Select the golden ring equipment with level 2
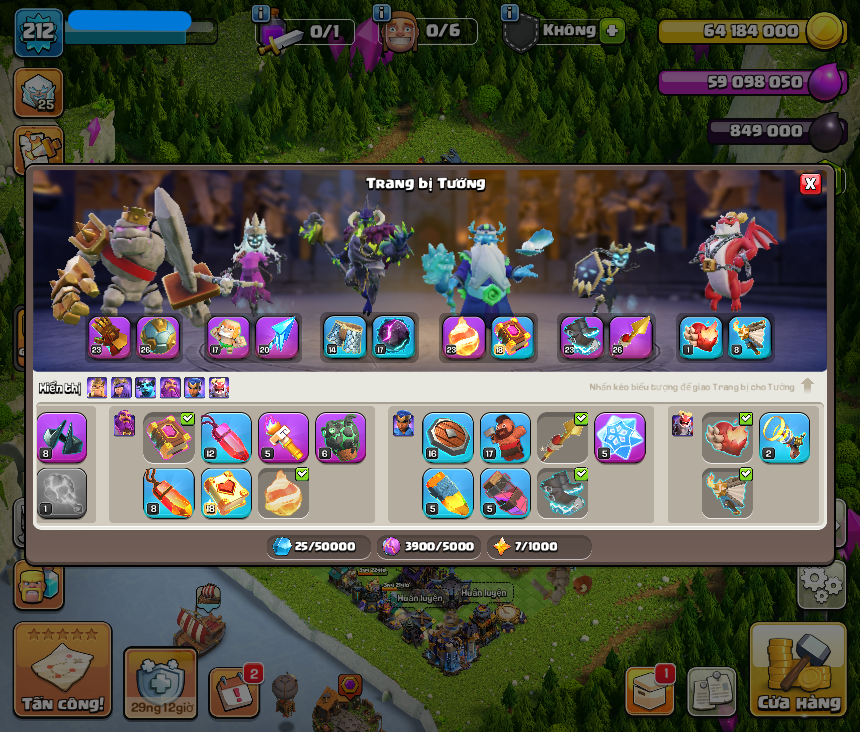Viewport: 860px width, 732px height. point(784,437)
